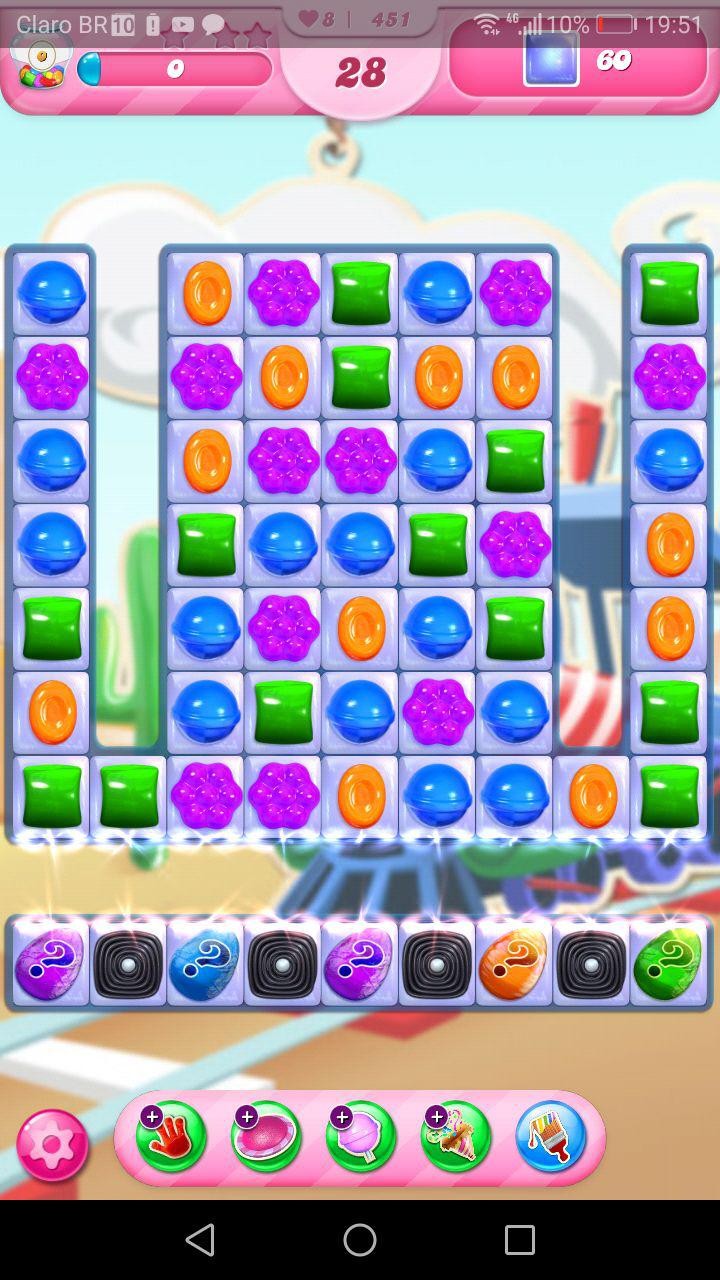Use the lollipop hammer booster
This screenshot has height=1280, width=720.
[360, 1137]
